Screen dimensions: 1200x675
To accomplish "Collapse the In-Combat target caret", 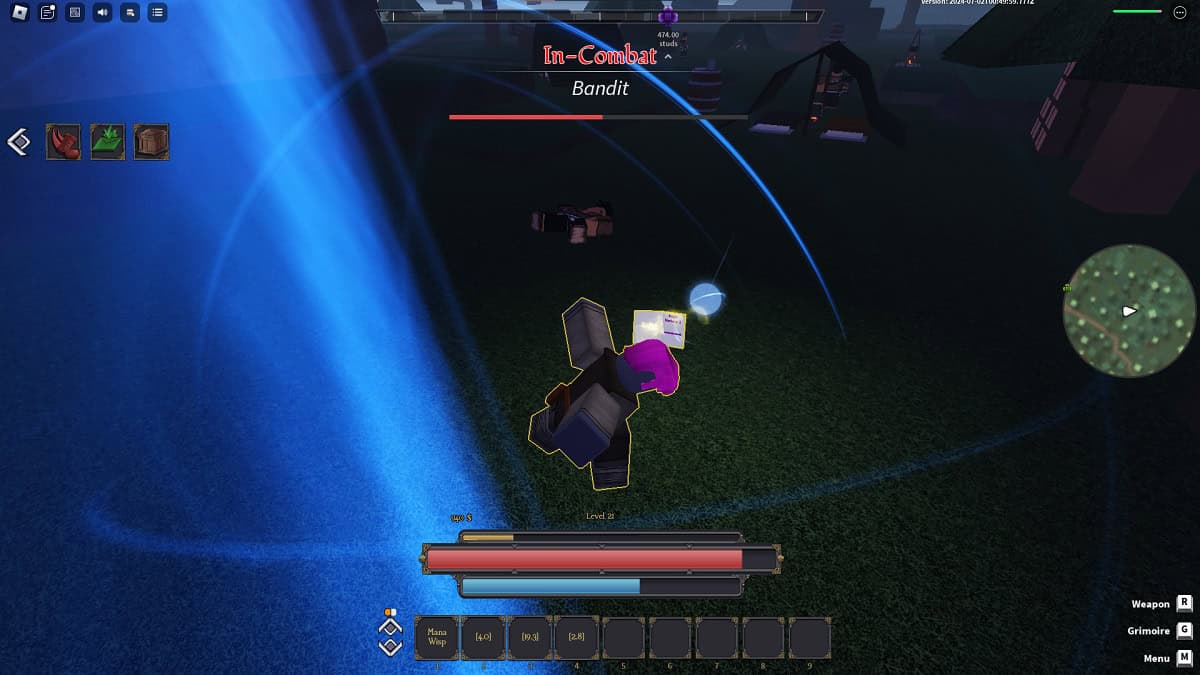I will pos(668,56).
